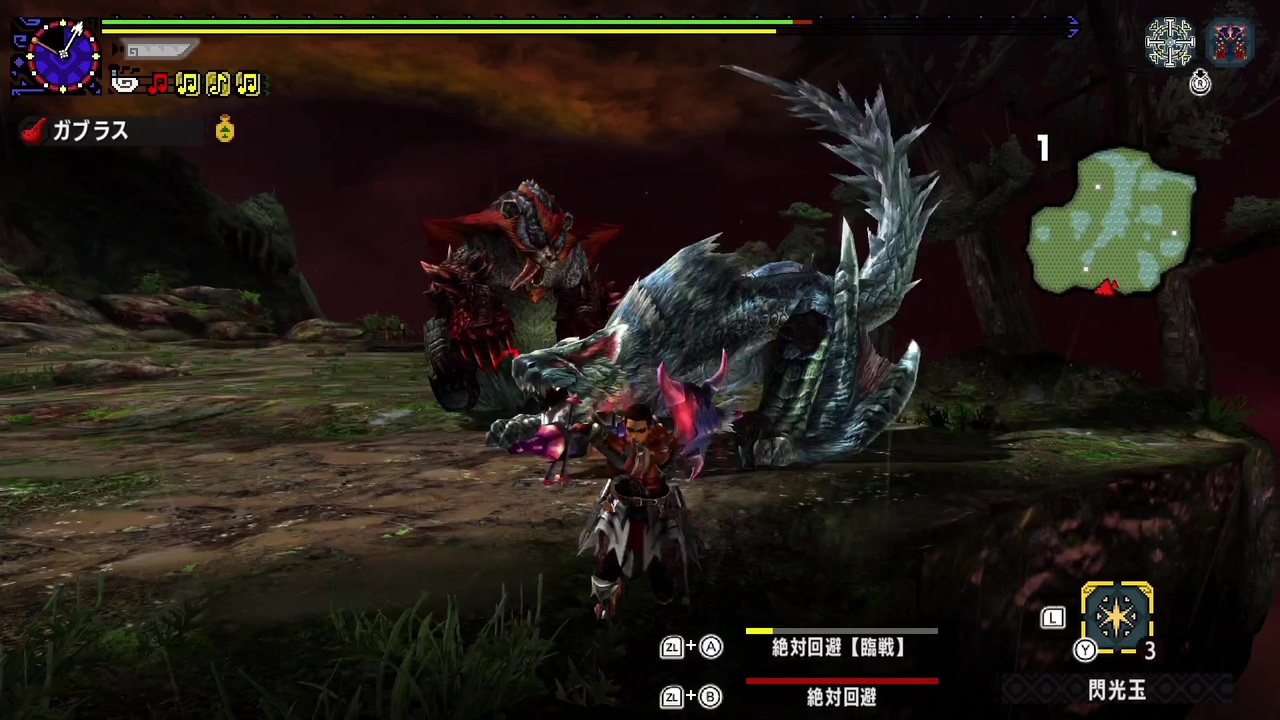Screen dimensions: 1280x720
Task: Click the ガブラス target name label
Action: pyautogui.click(x=91, y=131)
